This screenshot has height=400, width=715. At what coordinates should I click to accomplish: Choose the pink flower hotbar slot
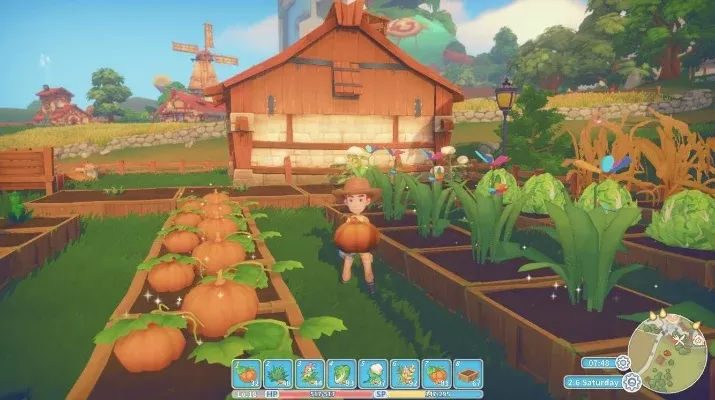(x=310, y=374)
